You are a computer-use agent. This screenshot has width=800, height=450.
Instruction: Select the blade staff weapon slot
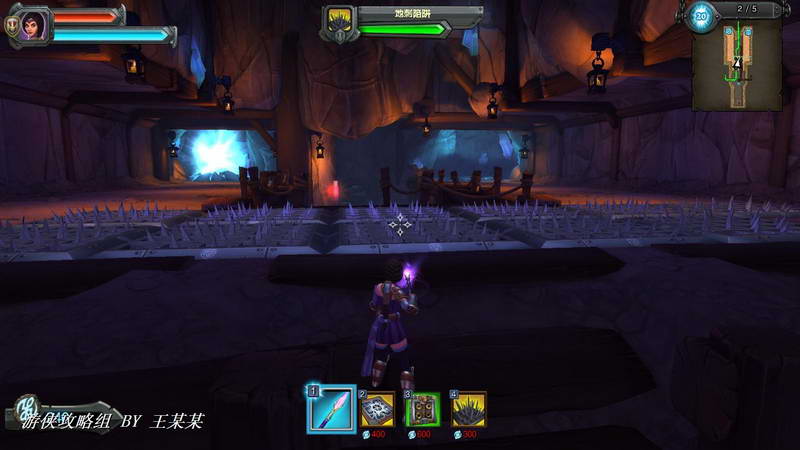[x=332, y=409]
